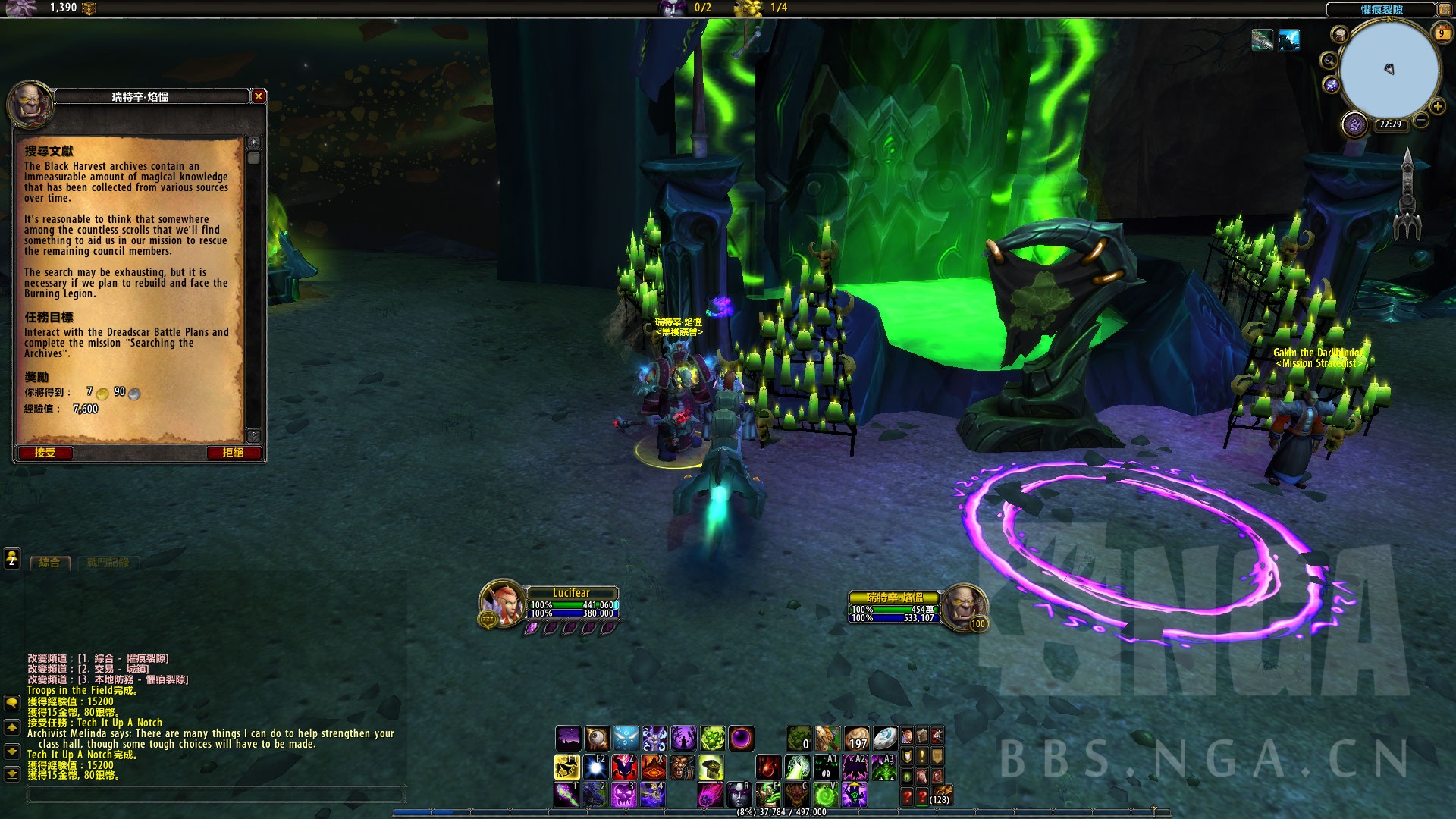Accept the quest with the 接受 button
The height and width of the screenshot is (819, 1456).
click(45, 453)
